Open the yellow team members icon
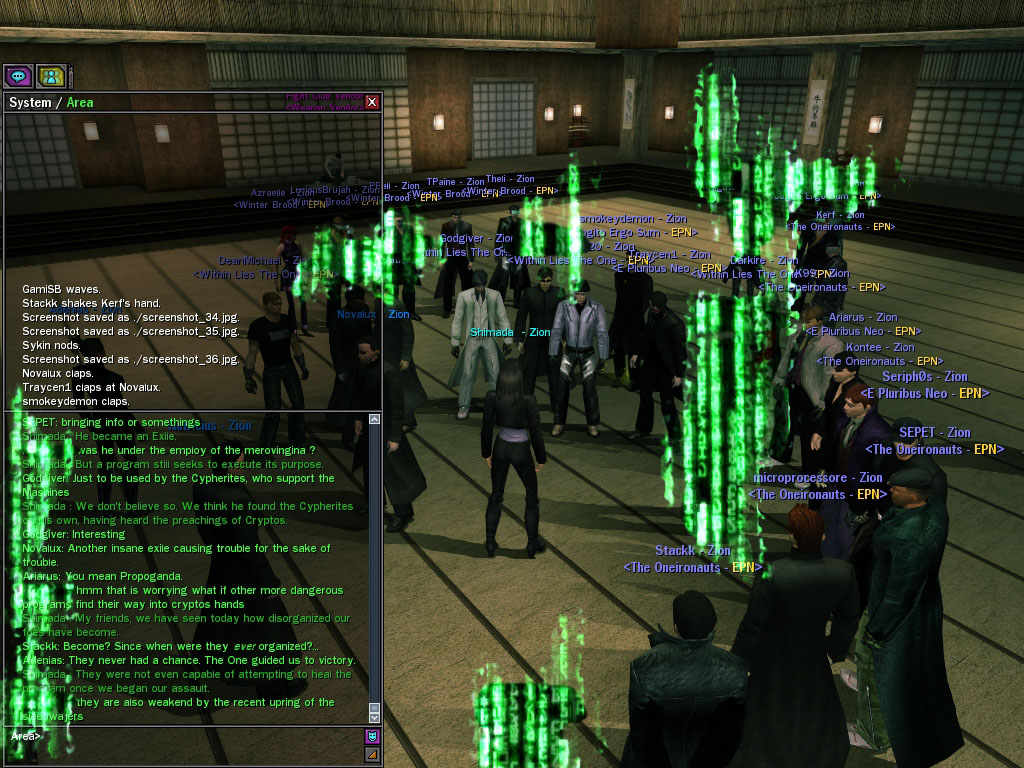Image resolution: width=1024 pixels, height=768 pixels. tap(50, 76)
